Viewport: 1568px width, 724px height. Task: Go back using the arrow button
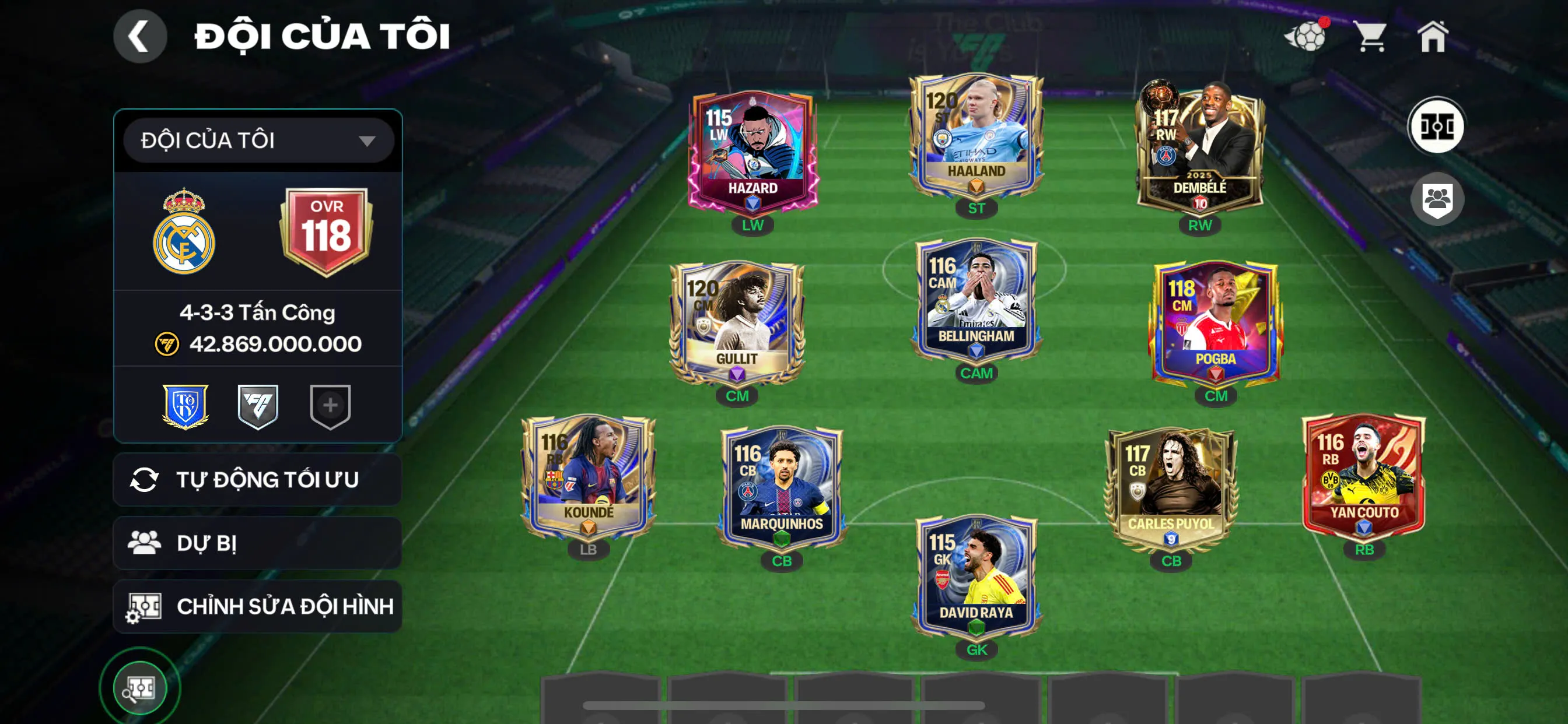click(139, 37)
